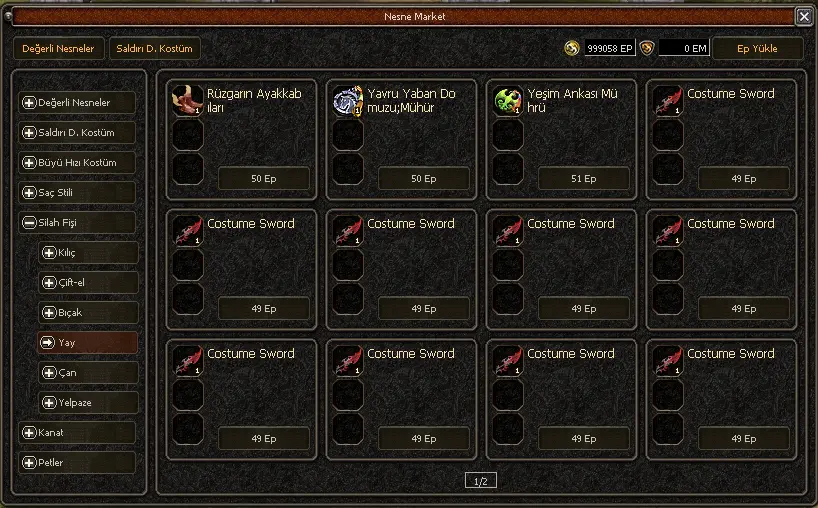The height and width of the screenshot is (508, 818).
Task: Buy Rüzgarın Ayakkabıları for 50 Ep
Action: (263, 179)
